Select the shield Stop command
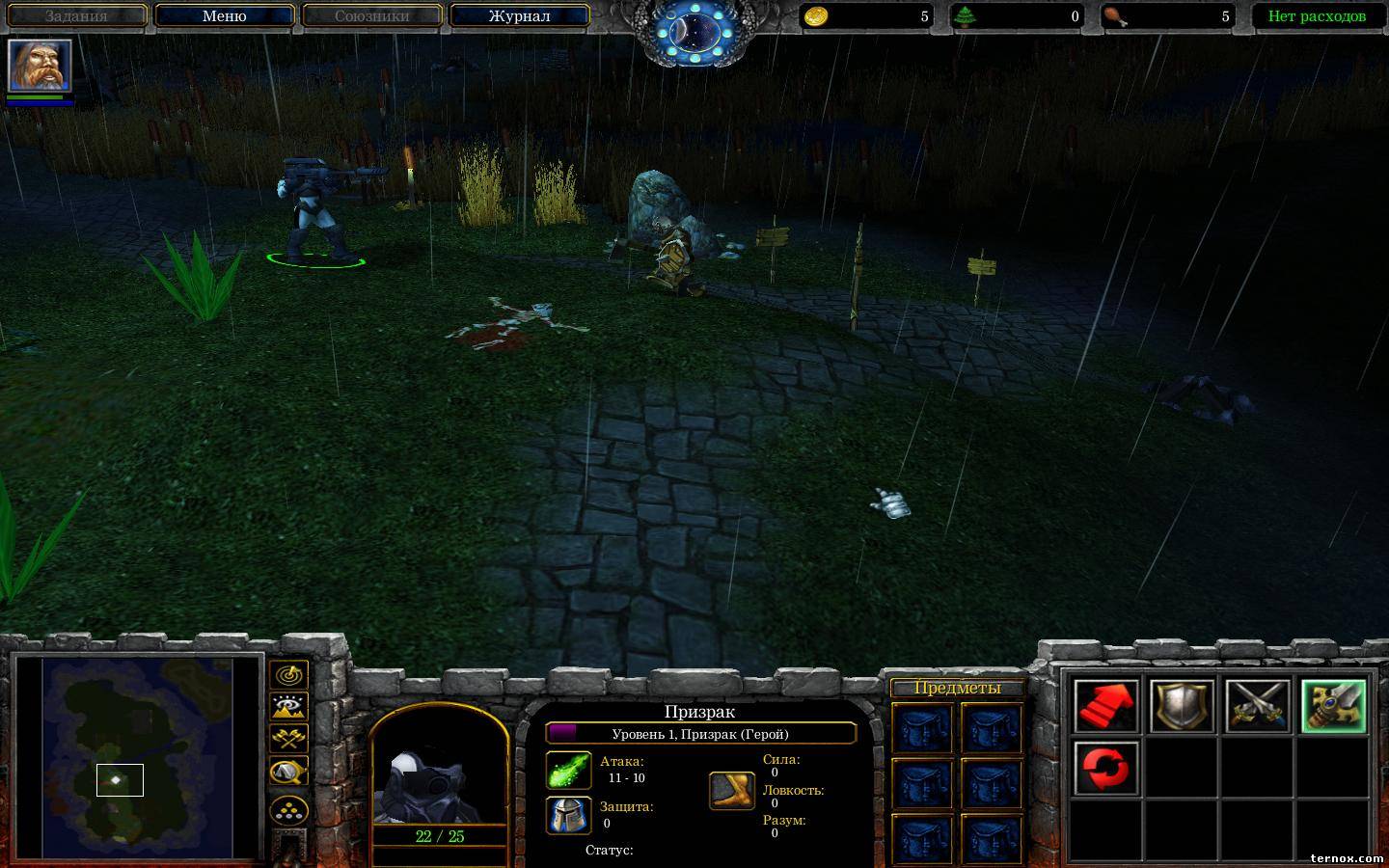The height and width of the screenshot is (868, 1389). pyautogui.click(x=1182, y=706)
